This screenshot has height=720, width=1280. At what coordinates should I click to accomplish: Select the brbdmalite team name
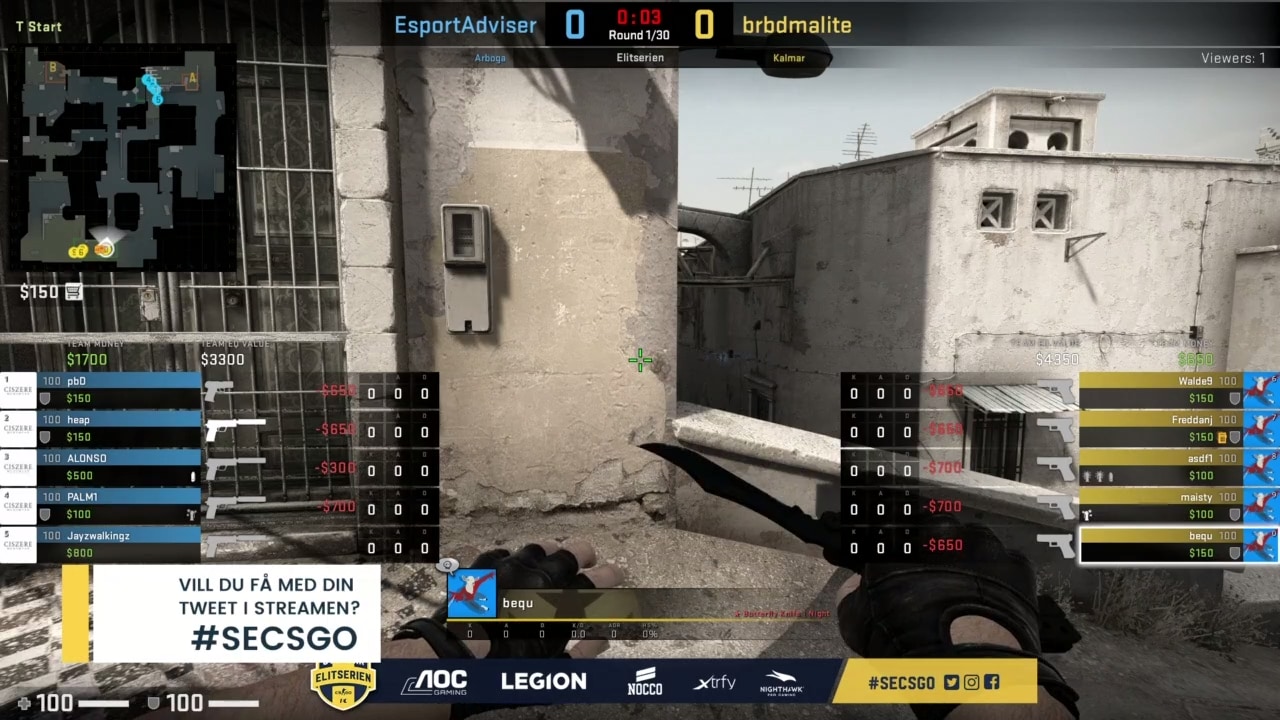click(x=797, y=25)
